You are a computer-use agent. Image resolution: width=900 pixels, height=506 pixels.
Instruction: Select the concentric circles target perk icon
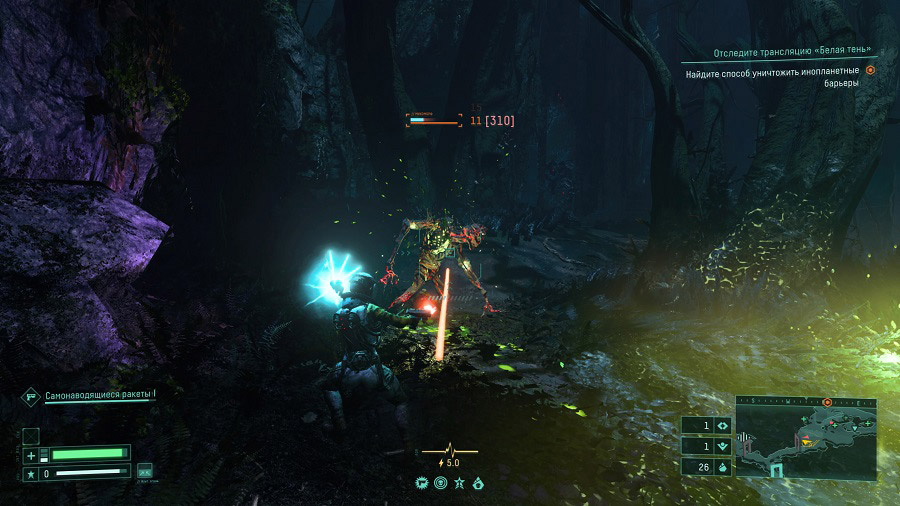pos(441,483)
